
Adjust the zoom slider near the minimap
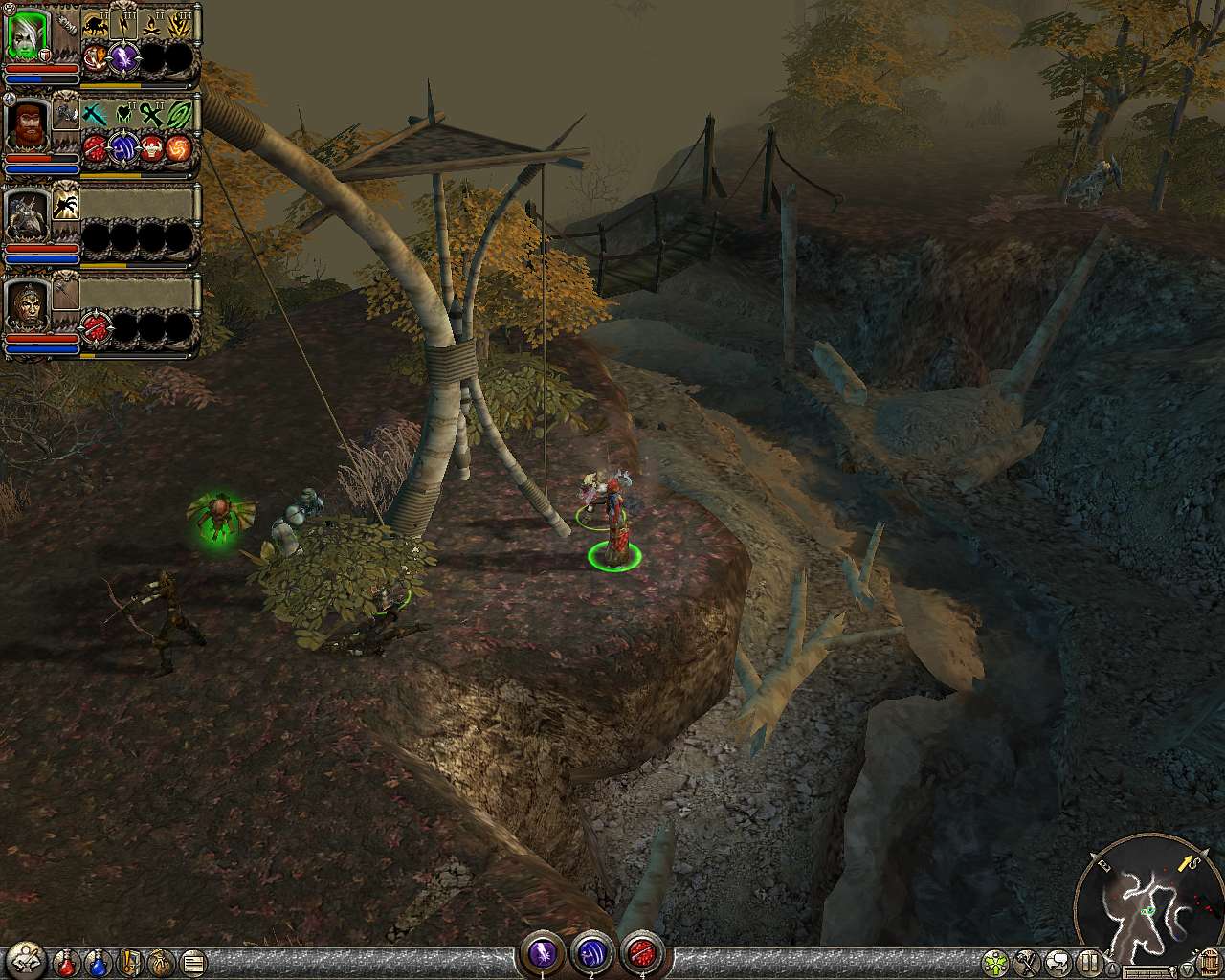pyautogui.click(x=1148, y=969)
